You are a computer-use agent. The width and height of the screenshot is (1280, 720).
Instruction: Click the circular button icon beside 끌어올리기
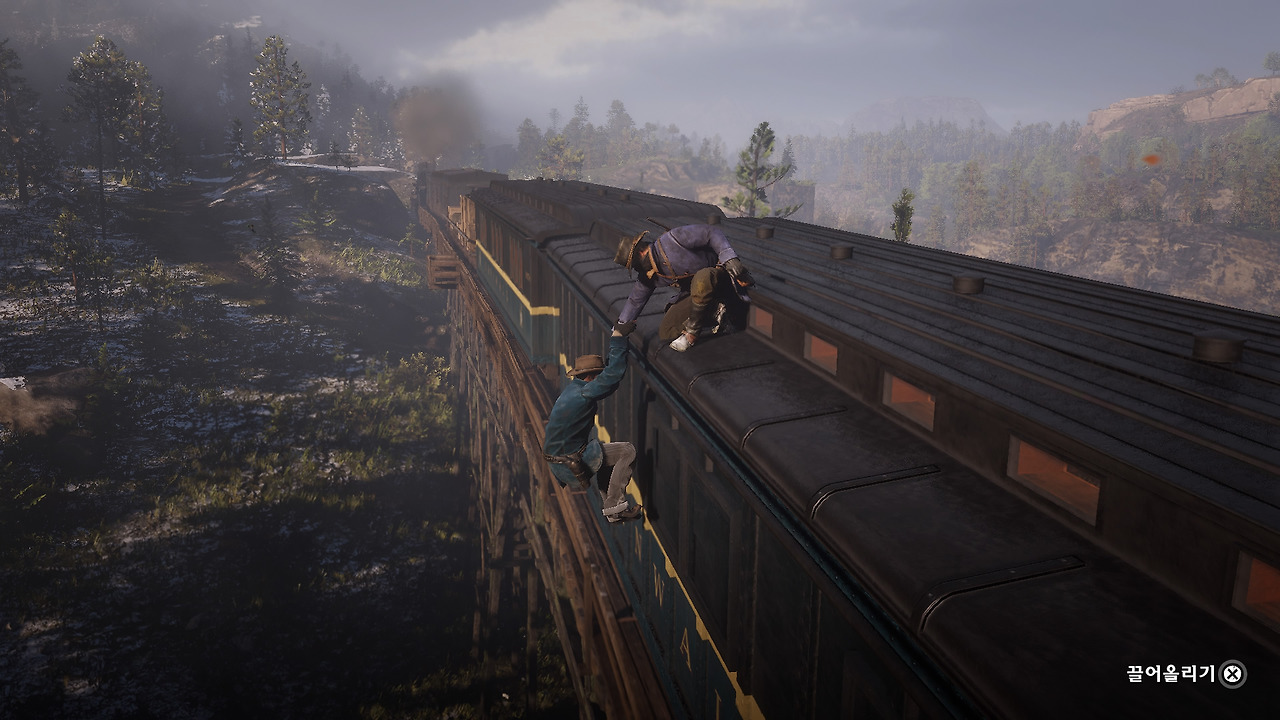[x=1230, y=673]
